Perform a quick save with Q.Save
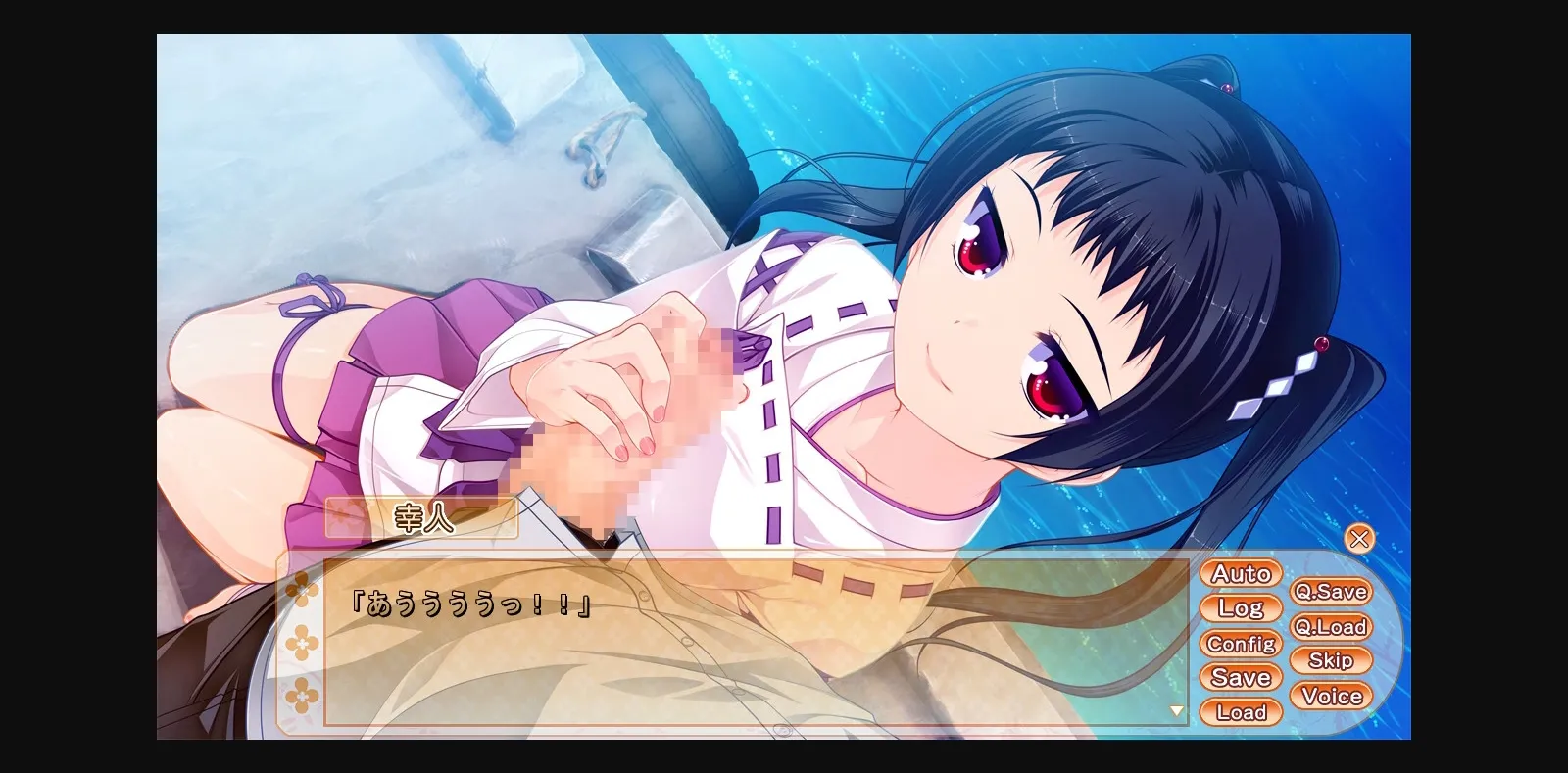This screenshot has height=773, width=1568. point(1333,592)
